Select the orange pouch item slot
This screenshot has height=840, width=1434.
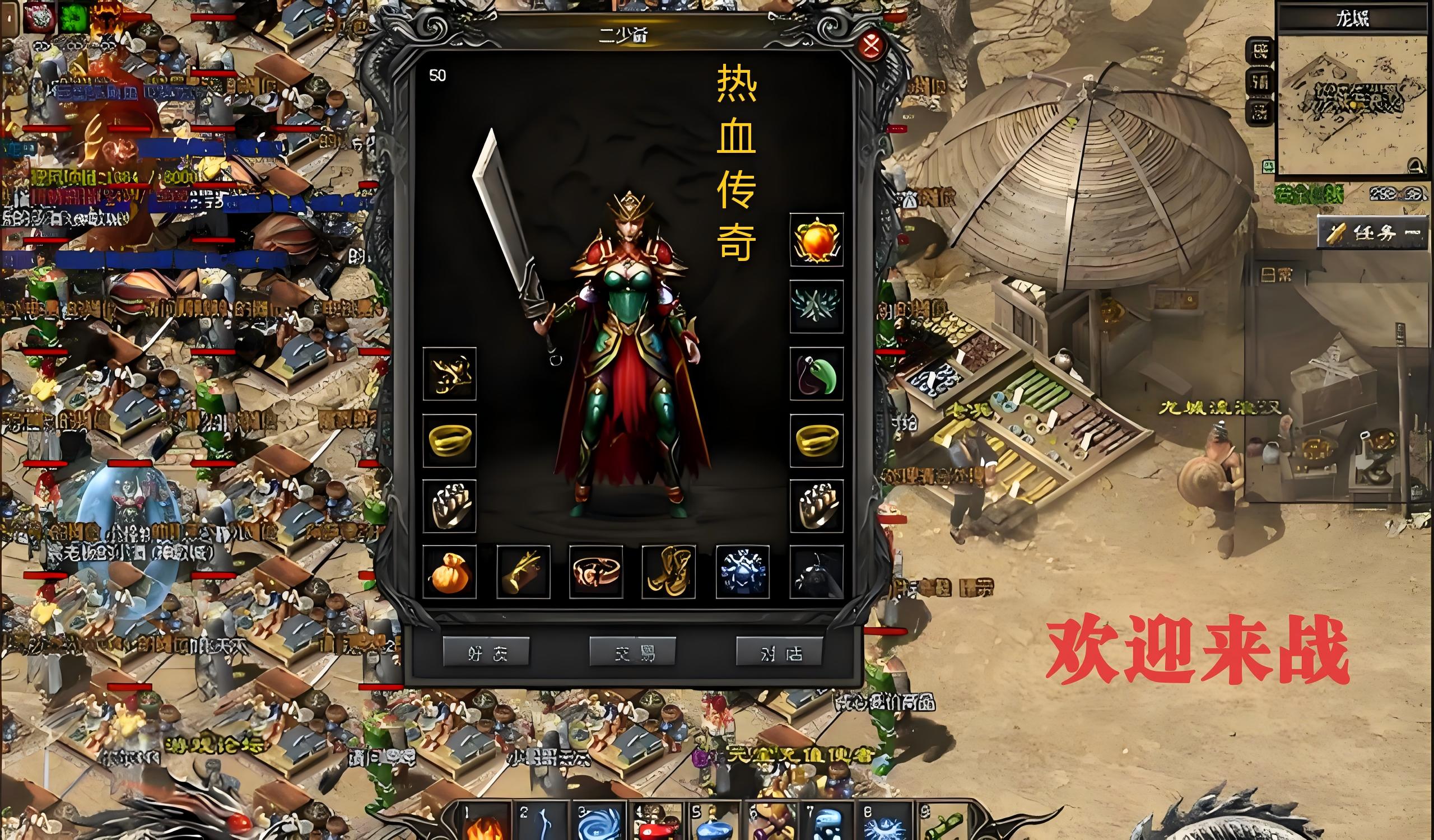coord(450,572)
